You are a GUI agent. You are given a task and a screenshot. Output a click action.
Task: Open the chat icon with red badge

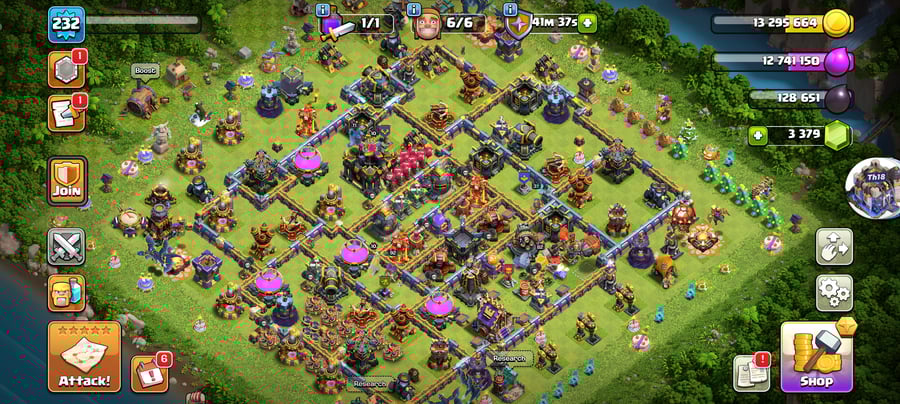(65, 113)
